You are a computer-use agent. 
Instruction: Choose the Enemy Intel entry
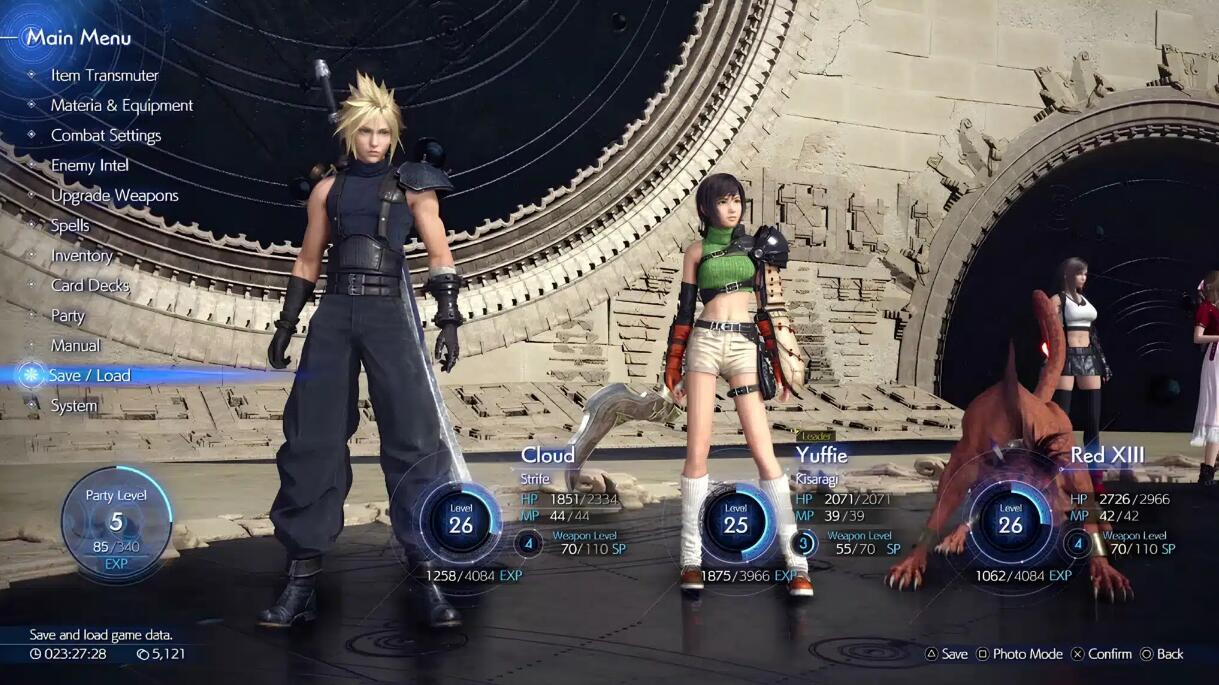tap(89, 165)
